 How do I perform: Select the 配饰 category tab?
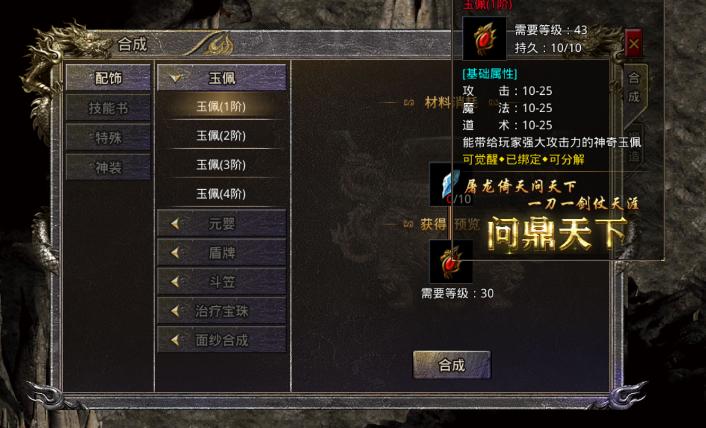107,77
